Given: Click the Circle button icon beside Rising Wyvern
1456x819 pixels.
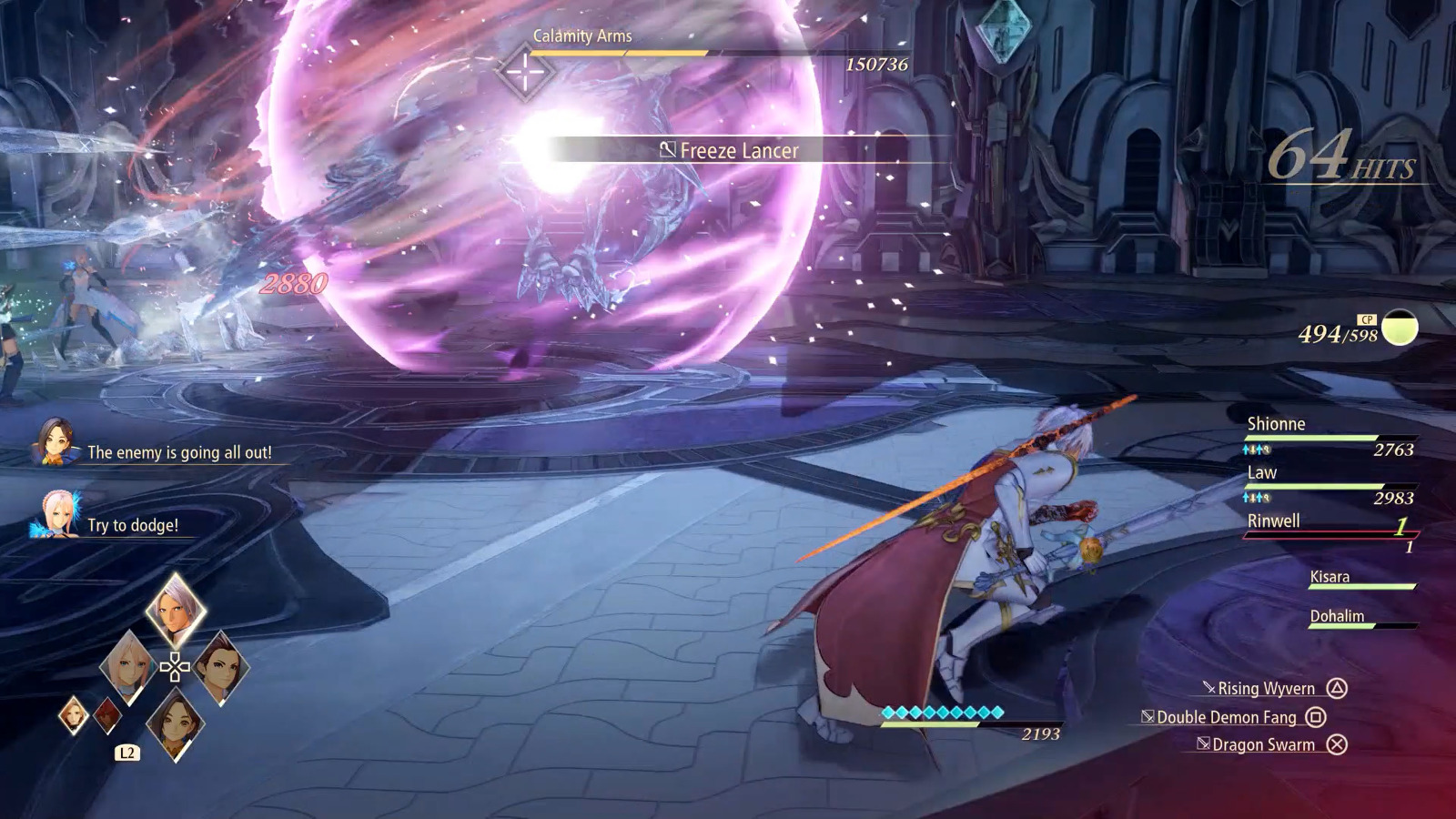Looking at the screenshot, I should tap(1336, 689).
